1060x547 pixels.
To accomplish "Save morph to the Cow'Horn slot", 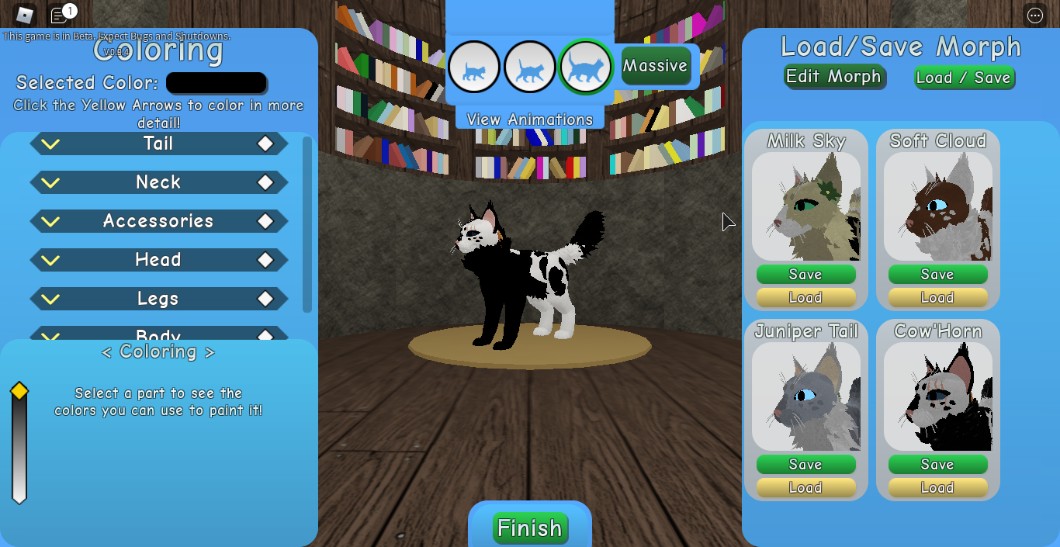I will pos(937,464).
